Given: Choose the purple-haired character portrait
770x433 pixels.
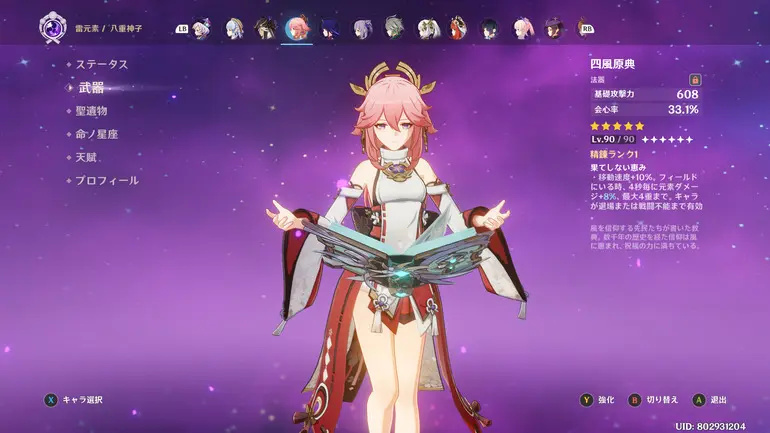Looking at the screenshot, I should click(362, 27).
